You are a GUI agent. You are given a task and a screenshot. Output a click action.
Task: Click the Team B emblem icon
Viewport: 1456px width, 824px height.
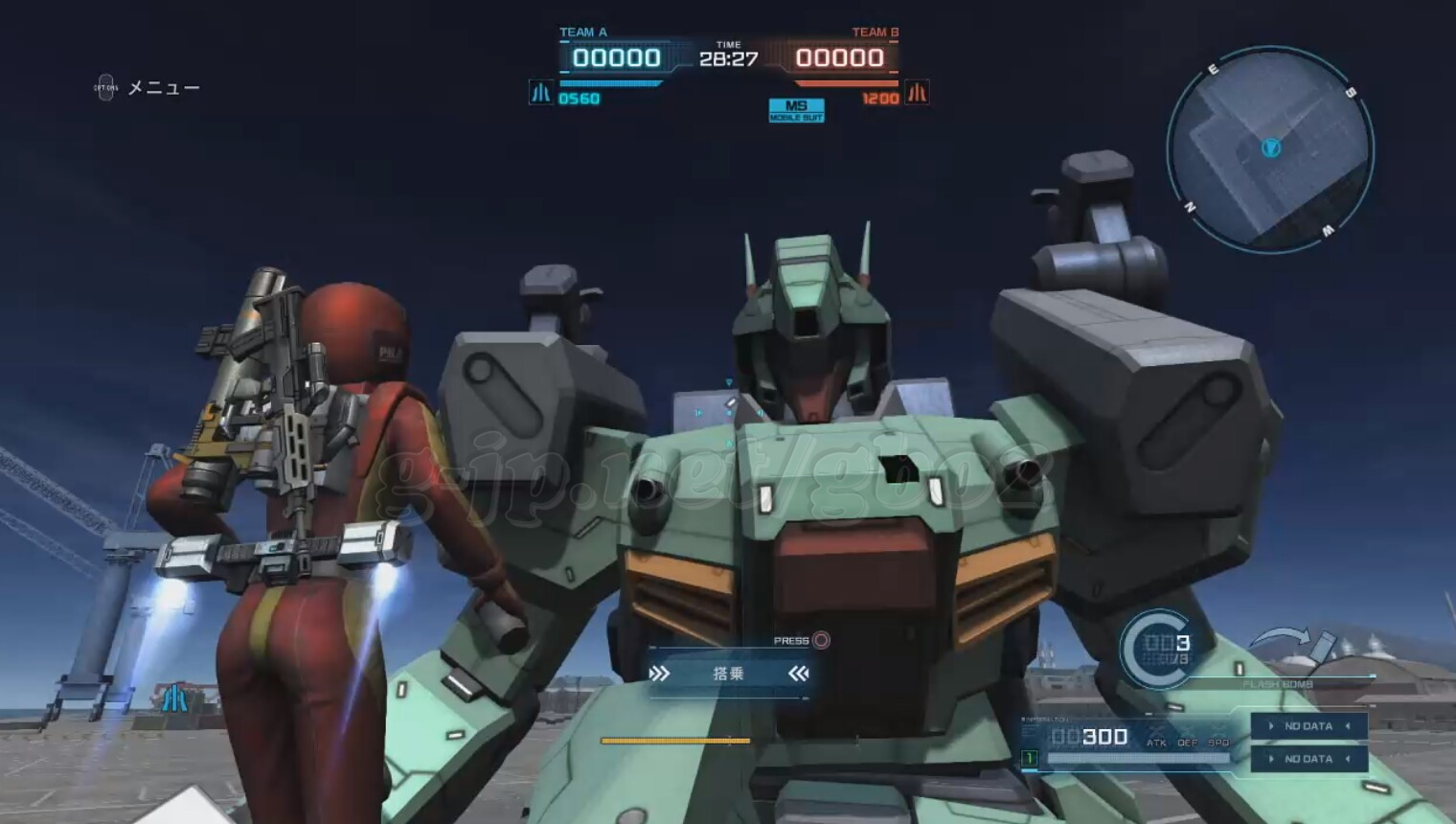(x=917, y=93)
